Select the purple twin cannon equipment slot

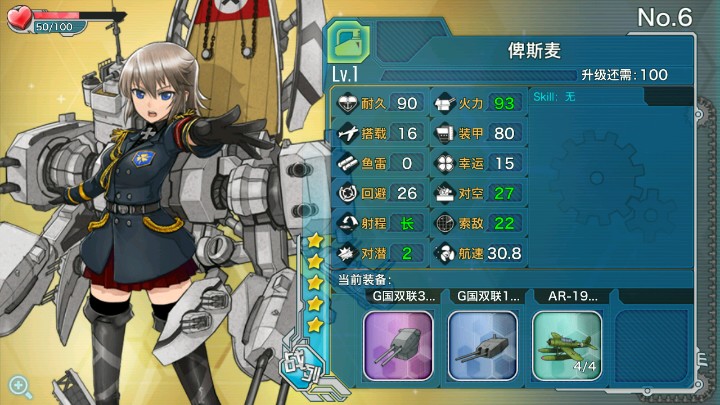point(398,344)
